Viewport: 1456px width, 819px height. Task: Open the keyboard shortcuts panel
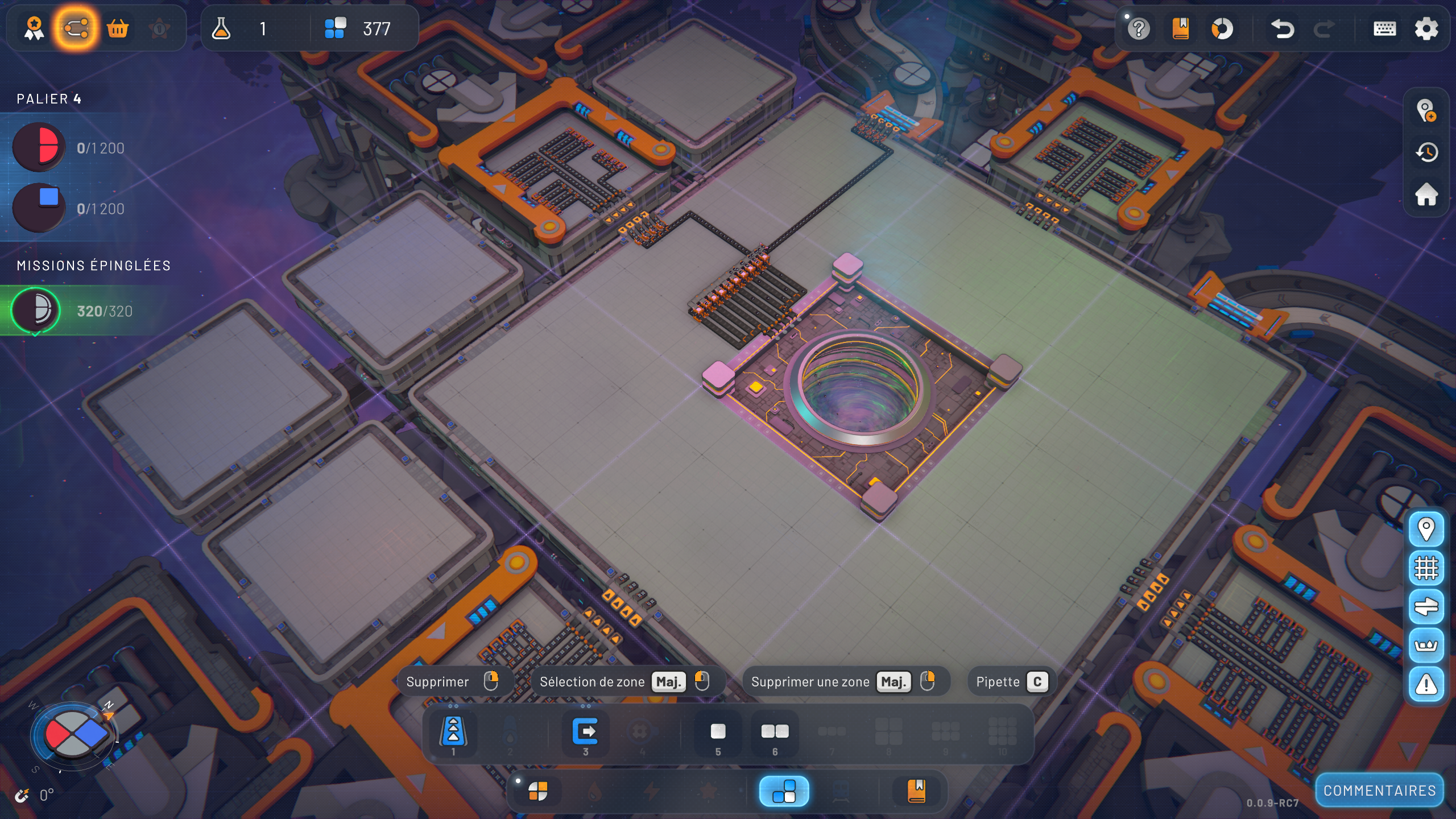(x=1384, y=29)
